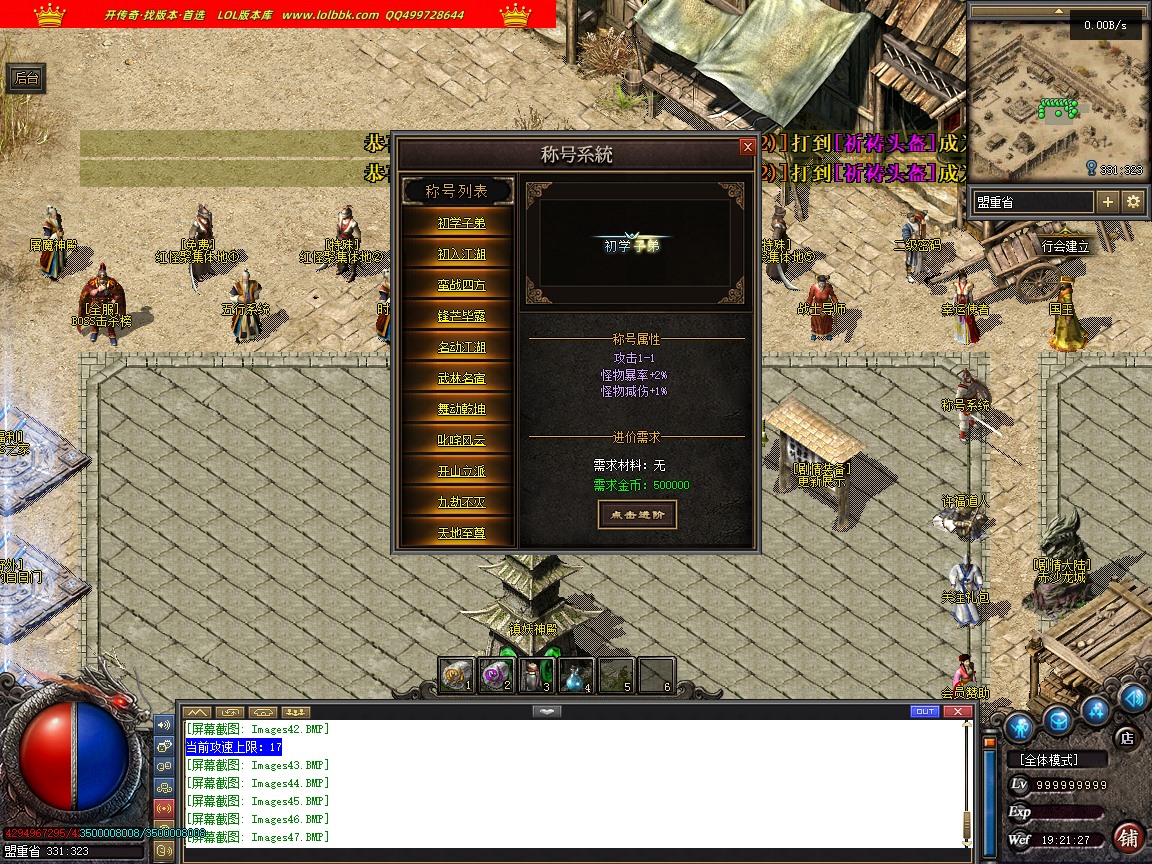Open the 后台 button

pos(26,79)
